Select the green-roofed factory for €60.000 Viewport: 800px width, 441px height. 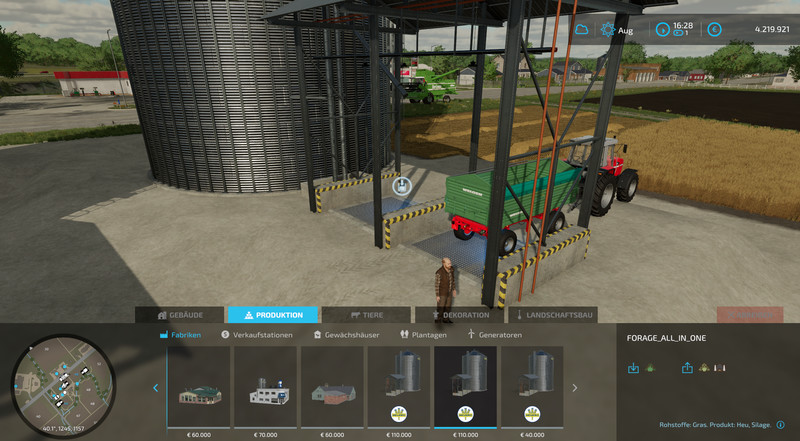(198, 387)
